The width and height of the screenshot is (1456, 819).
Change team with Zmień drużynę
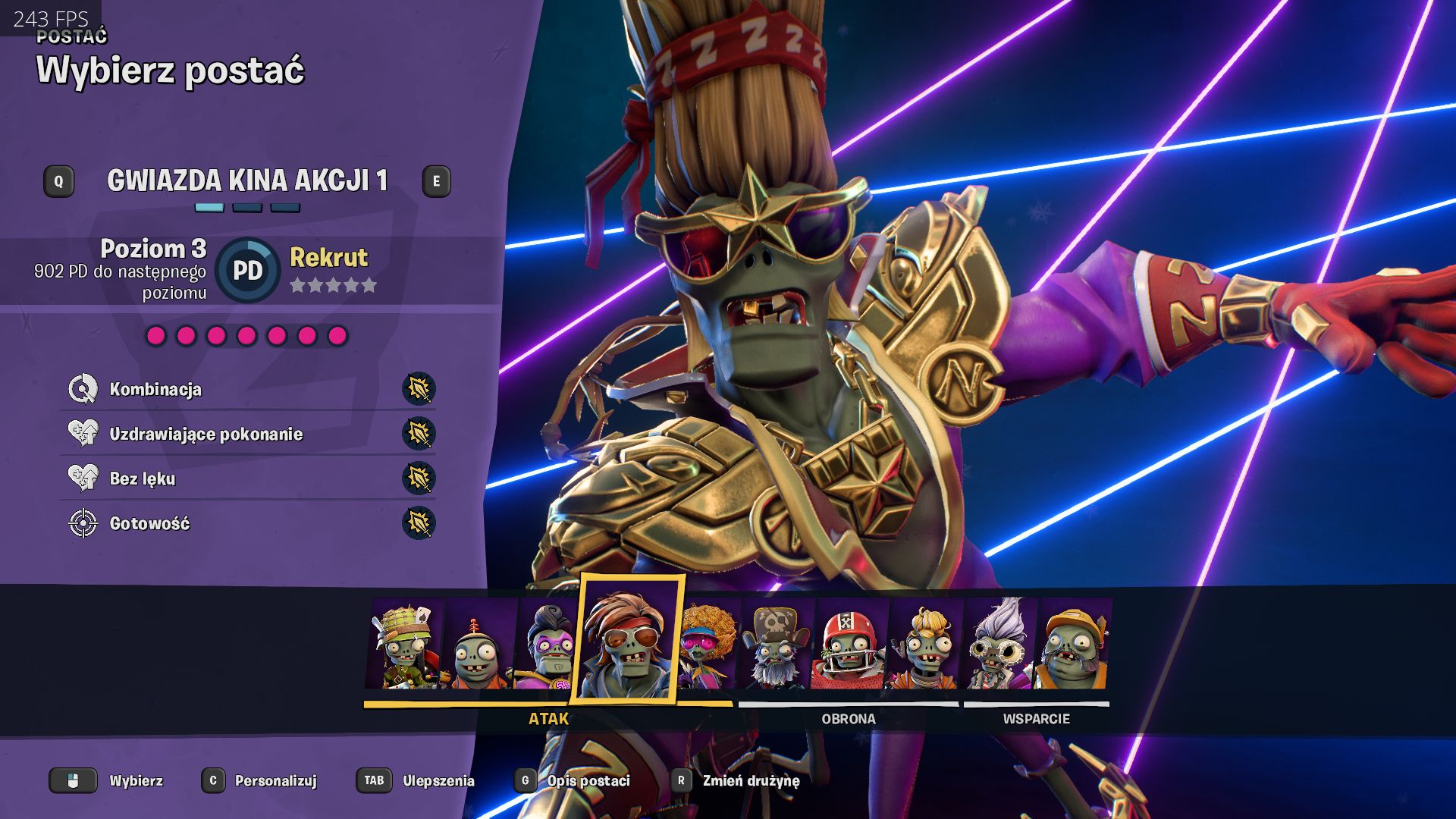[750, 780]
